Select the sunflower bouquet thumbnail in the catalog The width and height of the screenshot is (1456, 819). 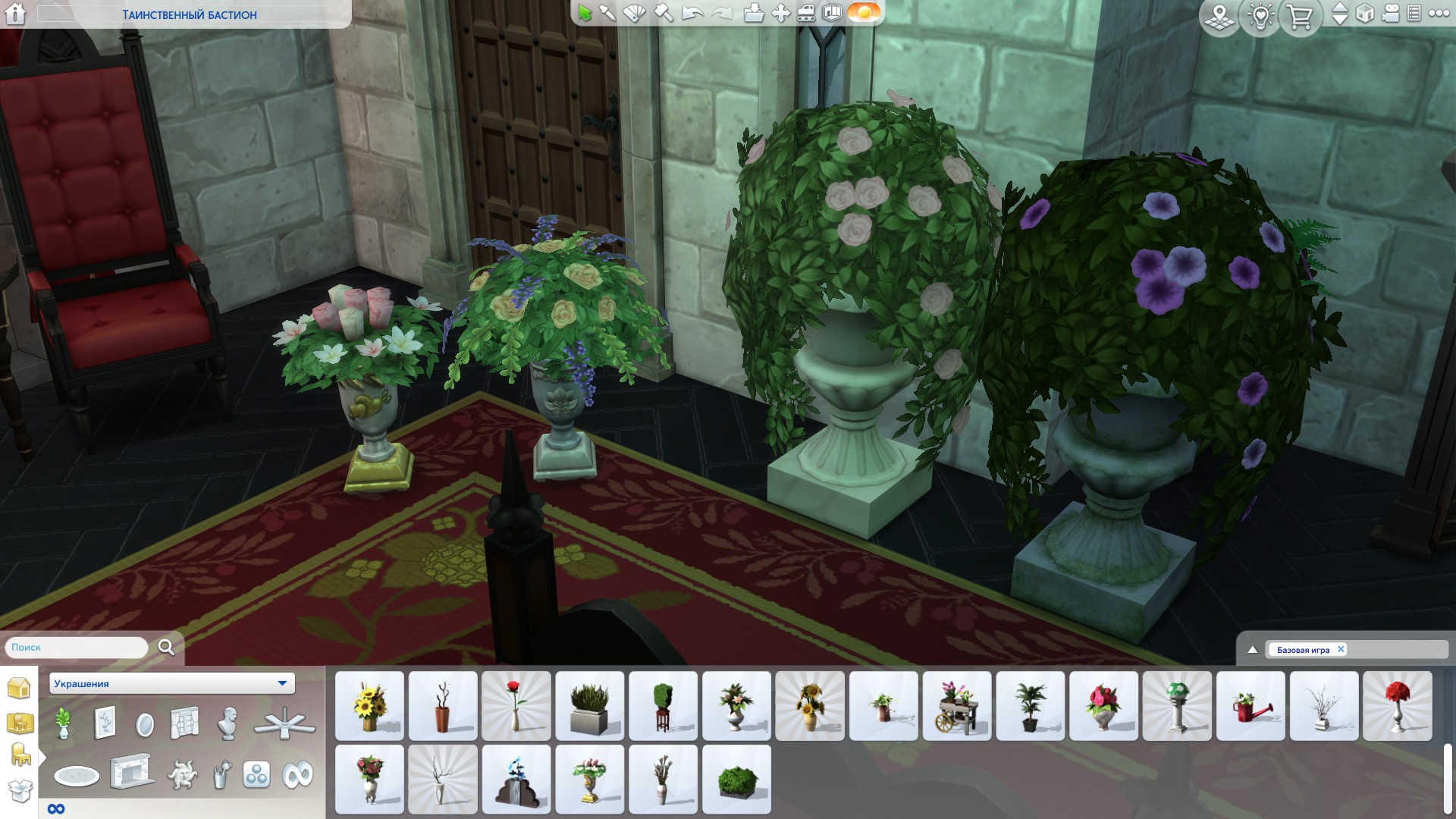[x=369, y=705]
